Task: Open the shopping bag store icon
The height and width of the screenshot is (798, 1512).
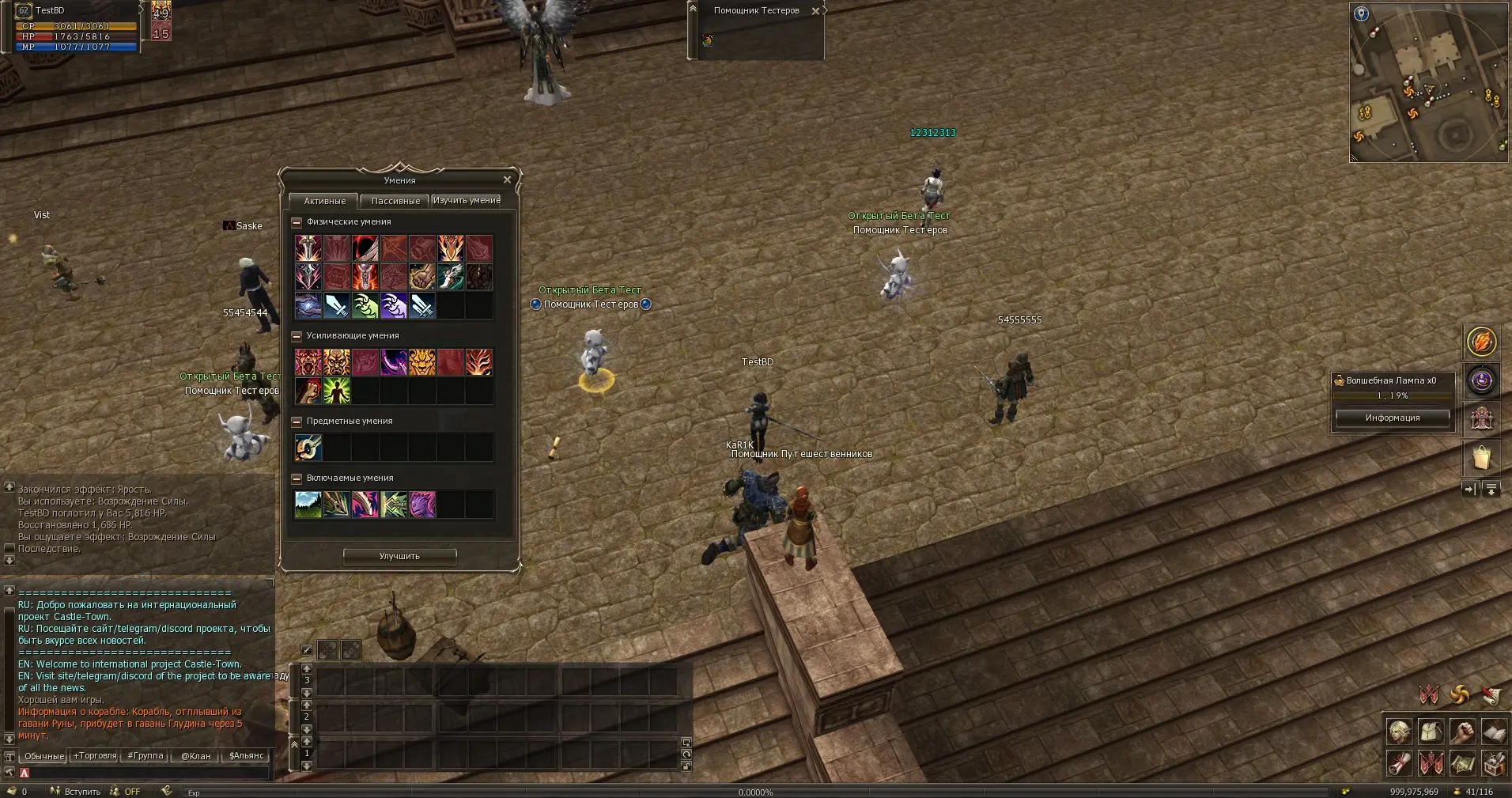Action: pyautogui.click(x=1481, y=457)
